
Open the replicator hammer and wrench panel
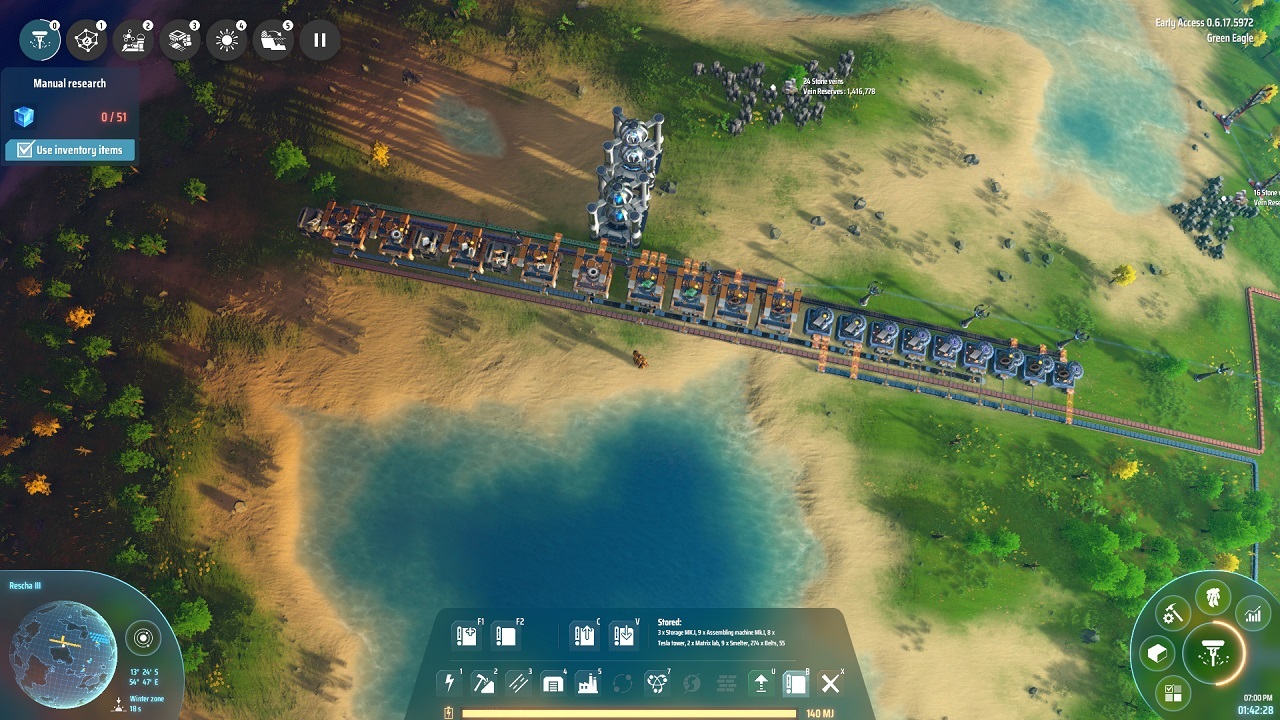tap(1172, 612)
